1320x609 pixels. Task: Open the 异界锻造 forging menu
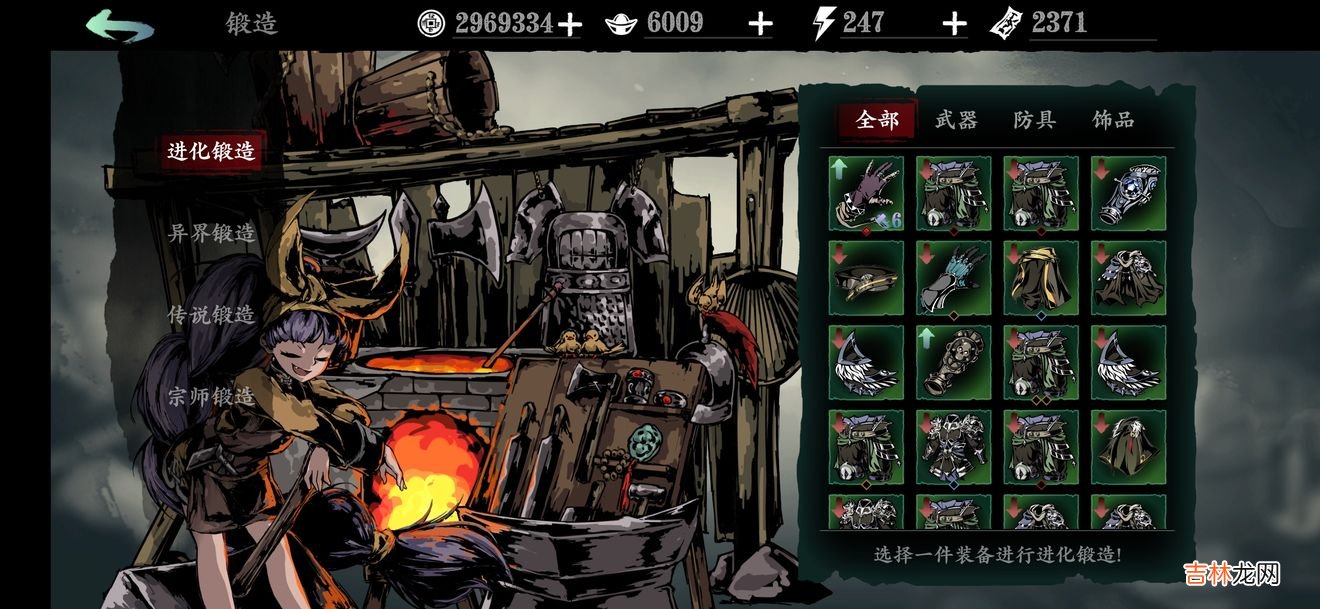(212, 234)
